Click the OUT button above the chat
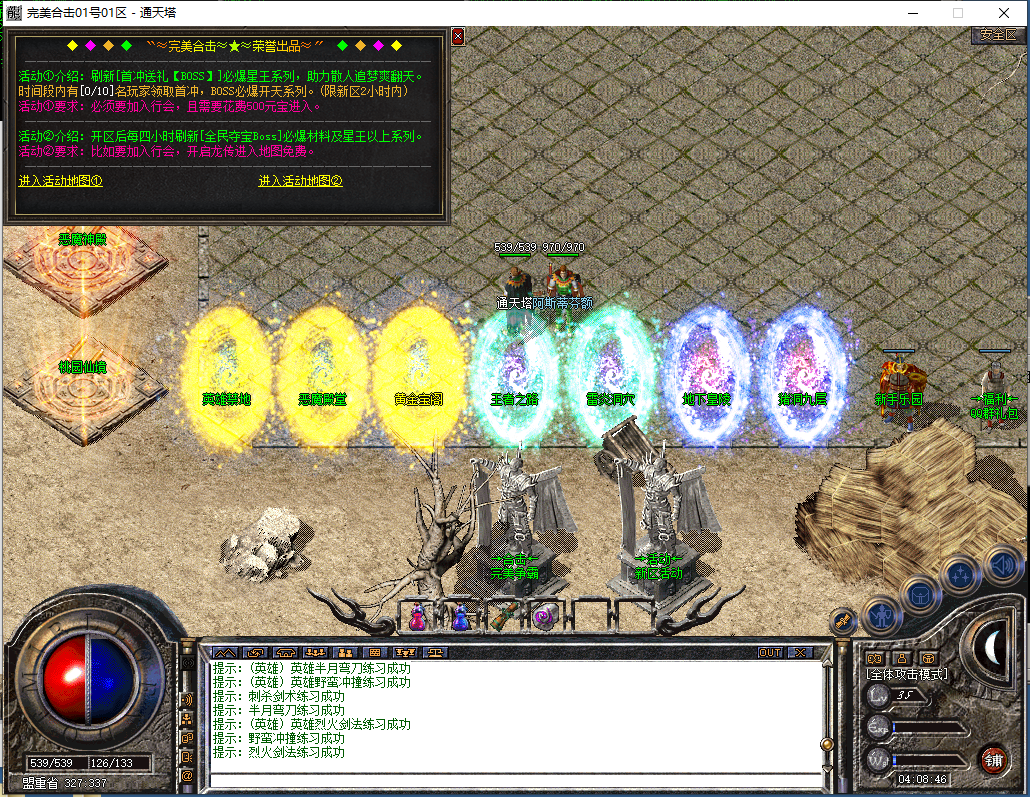Image resolution: width=1030 pixels, height=797 pixels. click(770, 652)
